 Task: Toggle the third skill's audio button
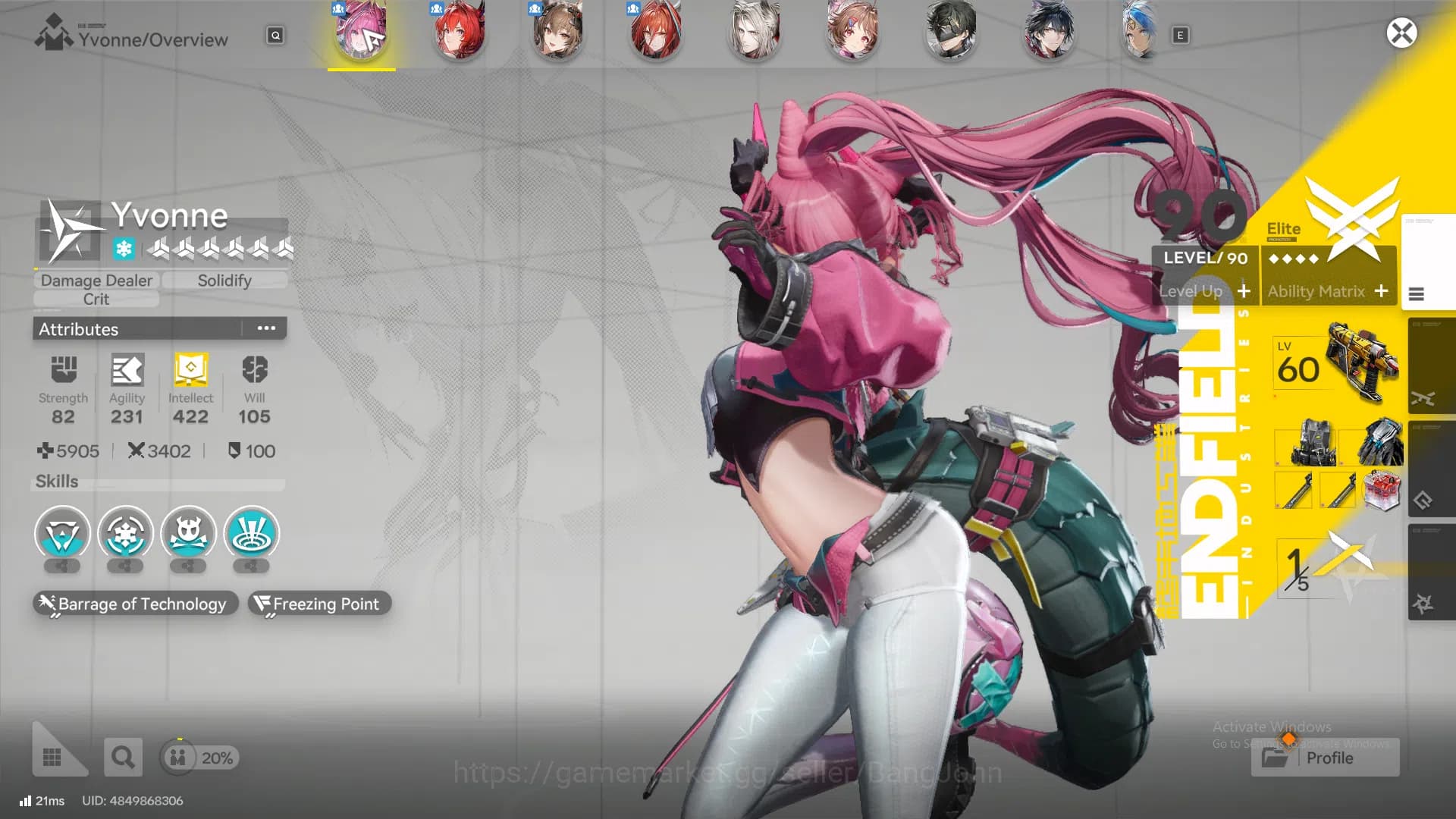click(x=188, y=567)
